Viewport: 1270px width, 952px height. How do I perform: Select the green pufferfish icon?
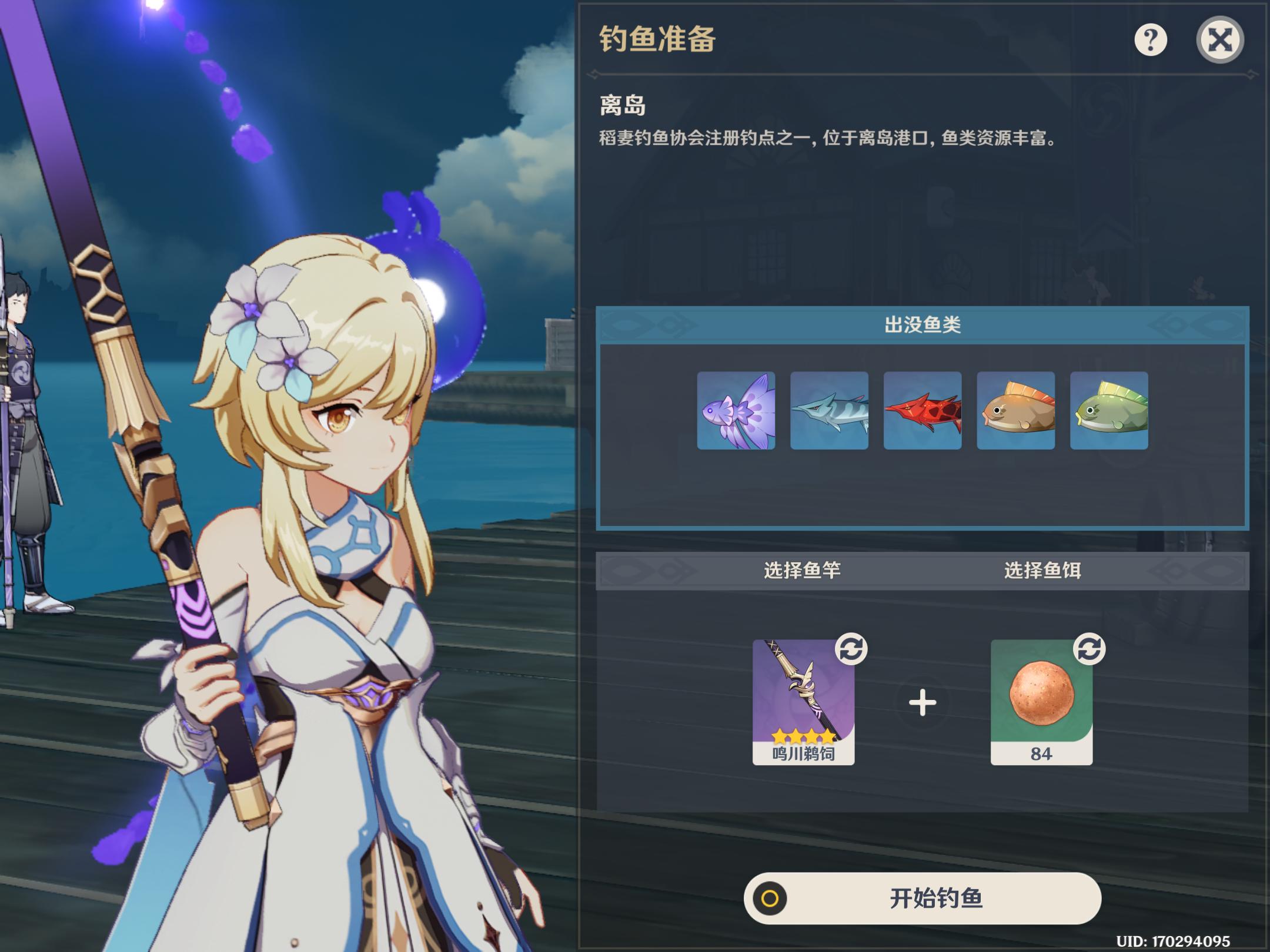(1109, 411)
